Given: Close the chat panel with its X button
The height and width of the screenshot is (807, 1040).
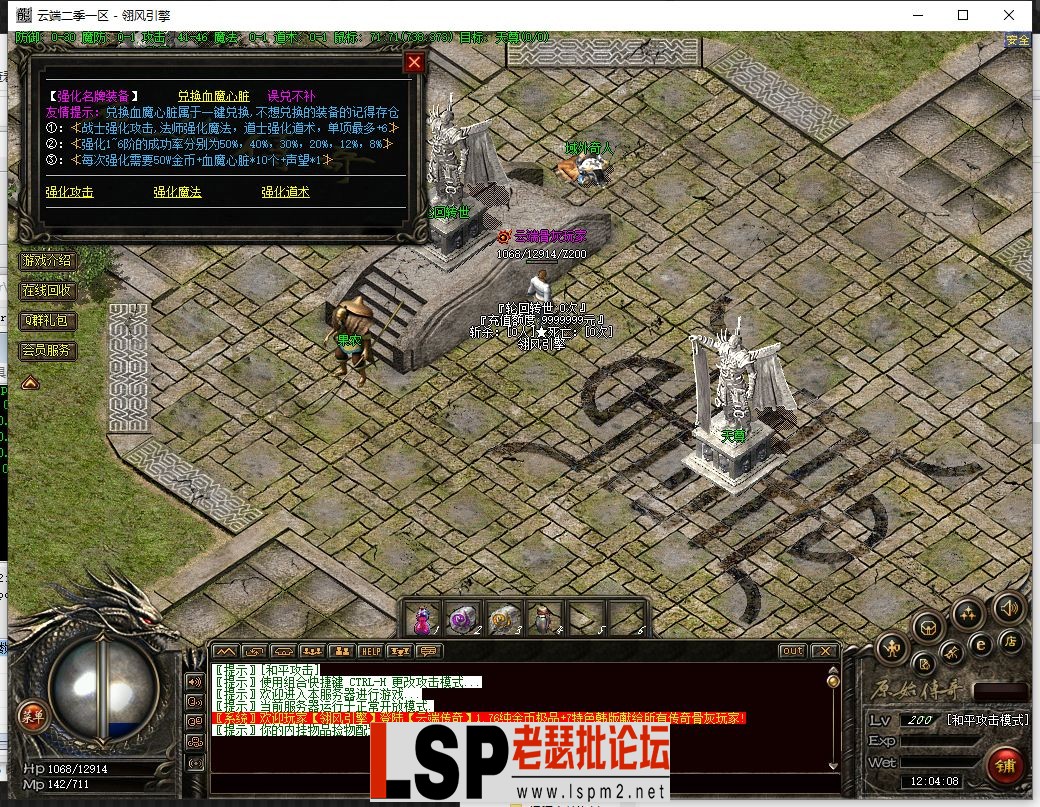Looking at the screenshot, I should 824,651.
